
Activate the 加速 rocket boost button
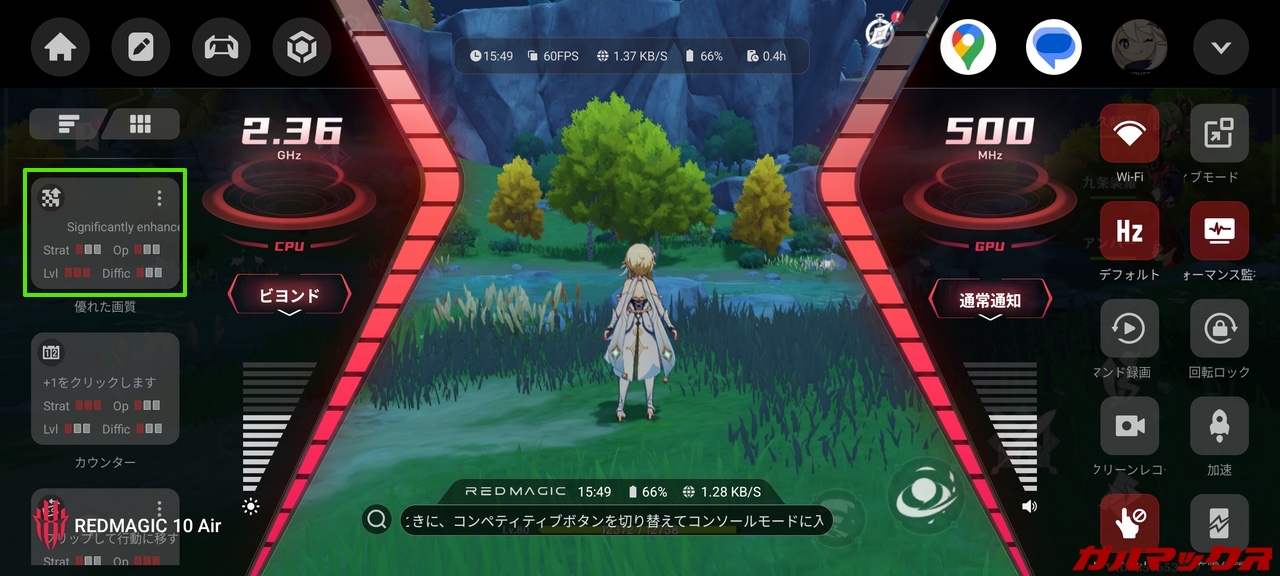[x=1219, y=426]
